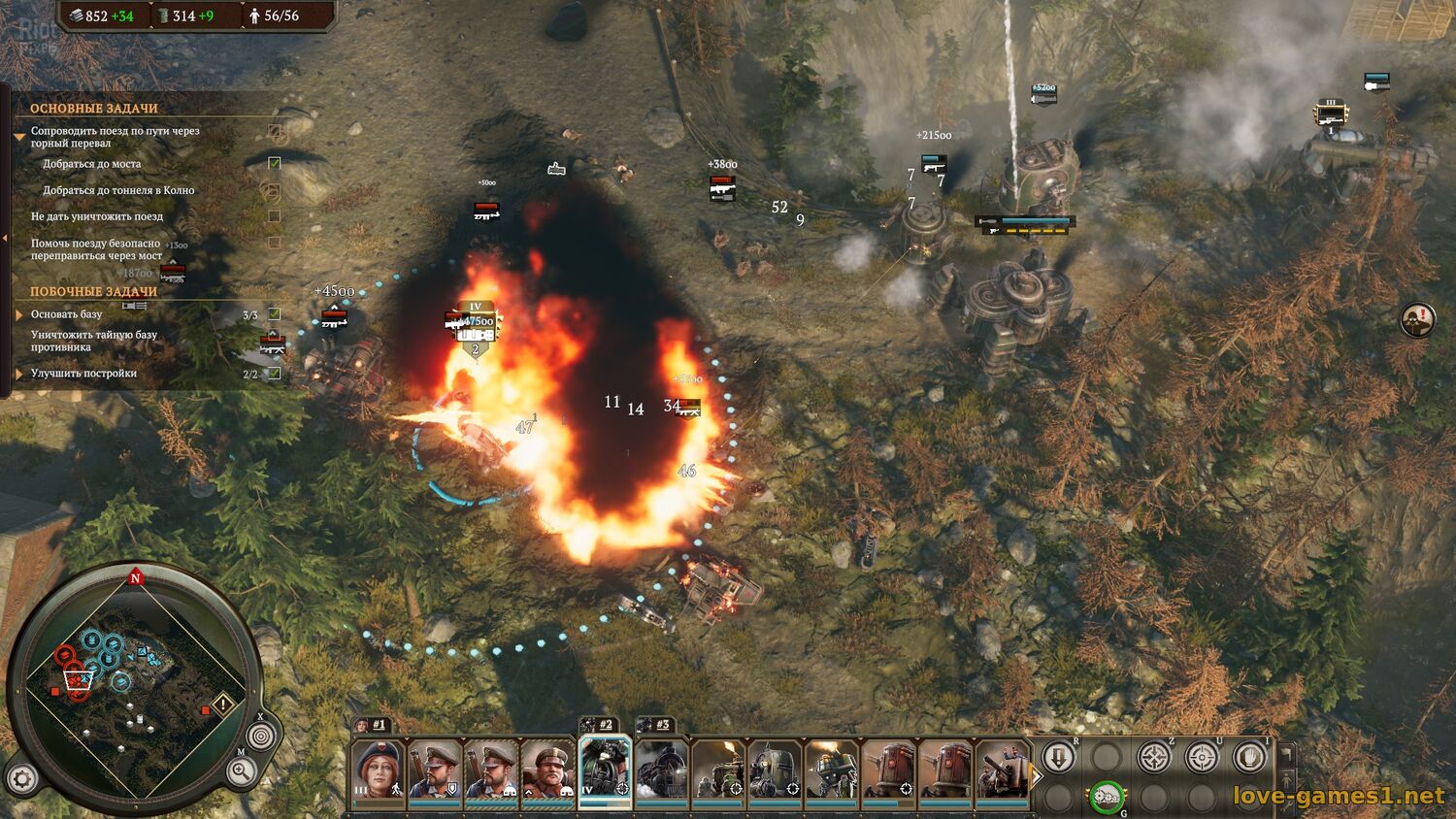Open settings with the gear button
1456x819 pixels.
pyautogui.click(x=21, y=777)
